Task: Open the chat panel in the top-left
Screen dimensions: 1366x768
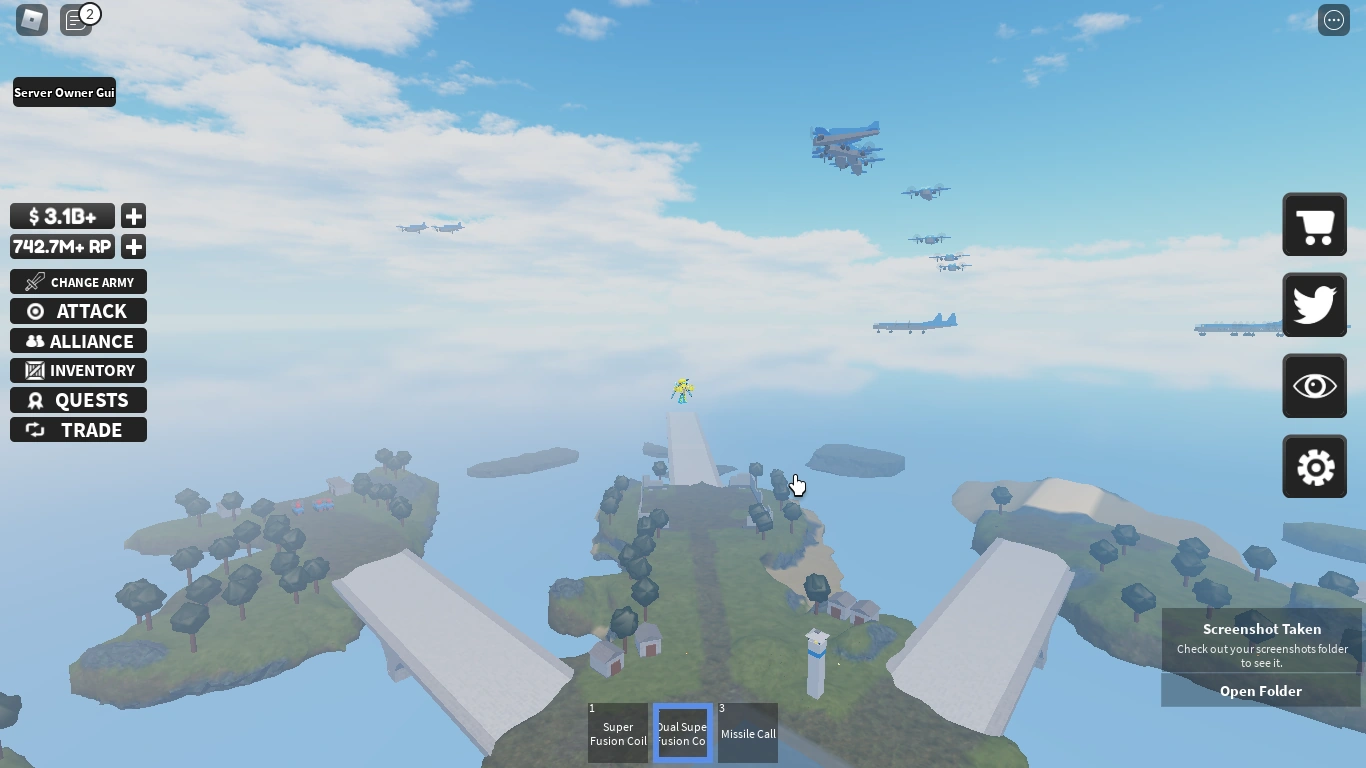Action: [x=76, y=19]
